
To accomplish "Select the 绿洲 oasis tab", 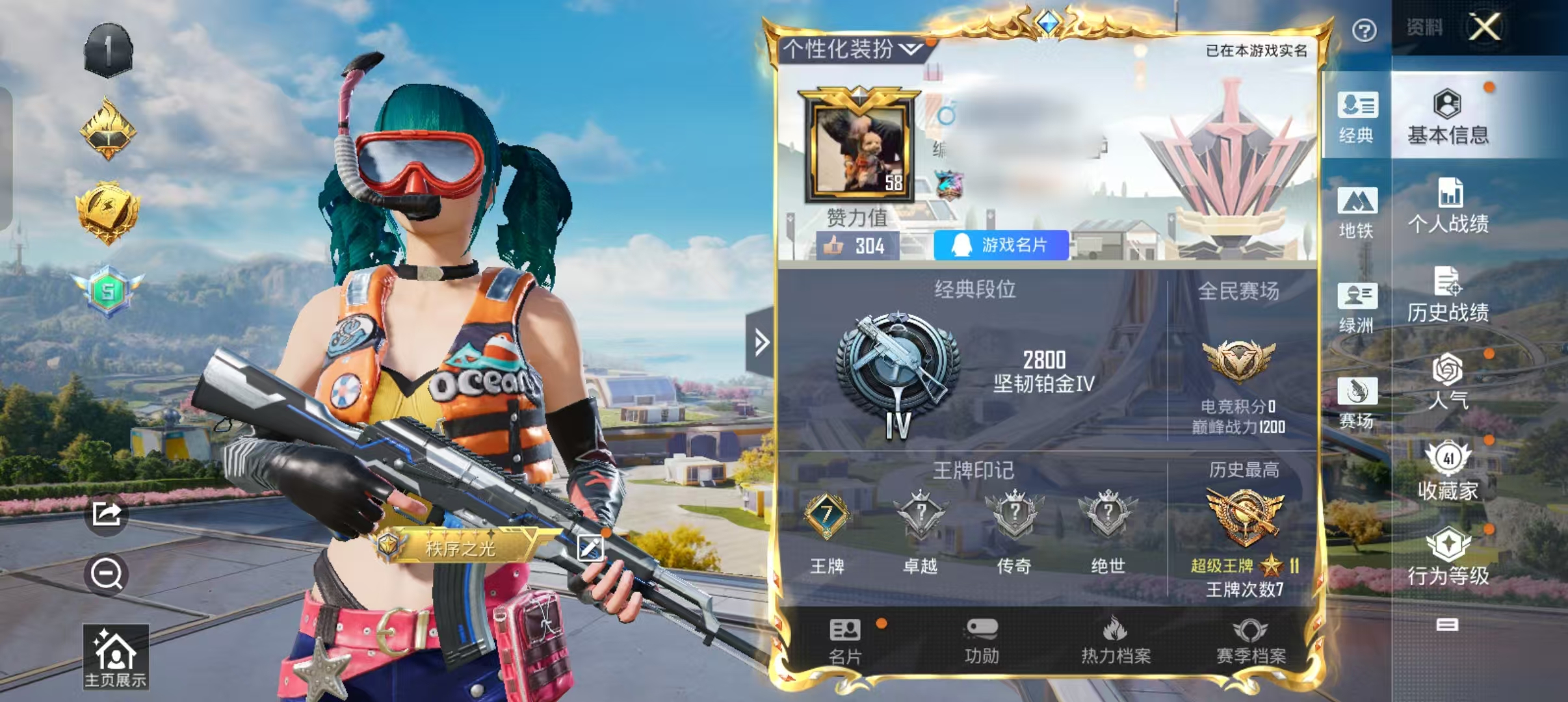I will 1357,307.
